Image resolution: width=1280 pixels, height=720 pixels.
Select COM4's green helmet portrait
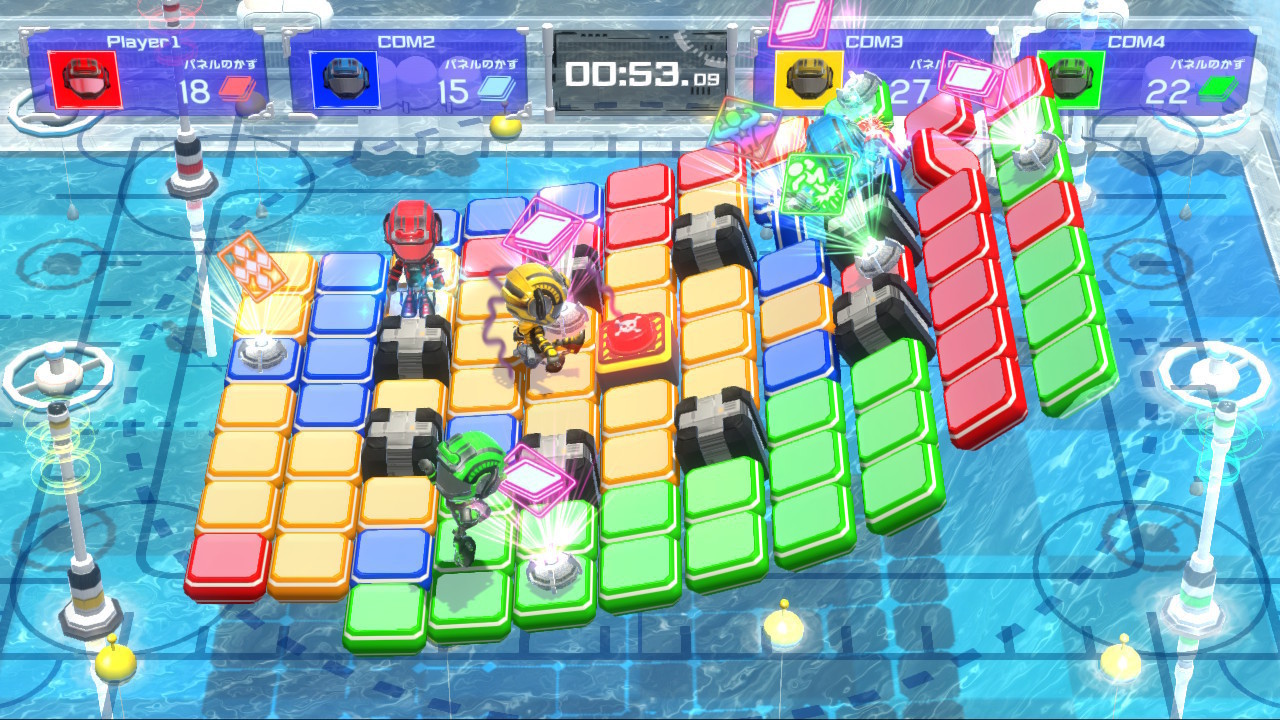pyautogui.click(x=1068, y=78)
